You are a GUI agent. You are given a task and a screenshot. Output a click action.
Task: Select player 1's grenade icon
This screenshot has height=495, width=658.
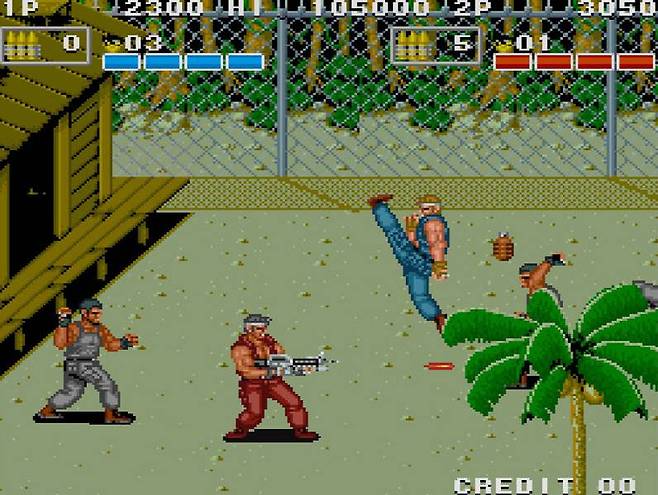pos(113,43)
